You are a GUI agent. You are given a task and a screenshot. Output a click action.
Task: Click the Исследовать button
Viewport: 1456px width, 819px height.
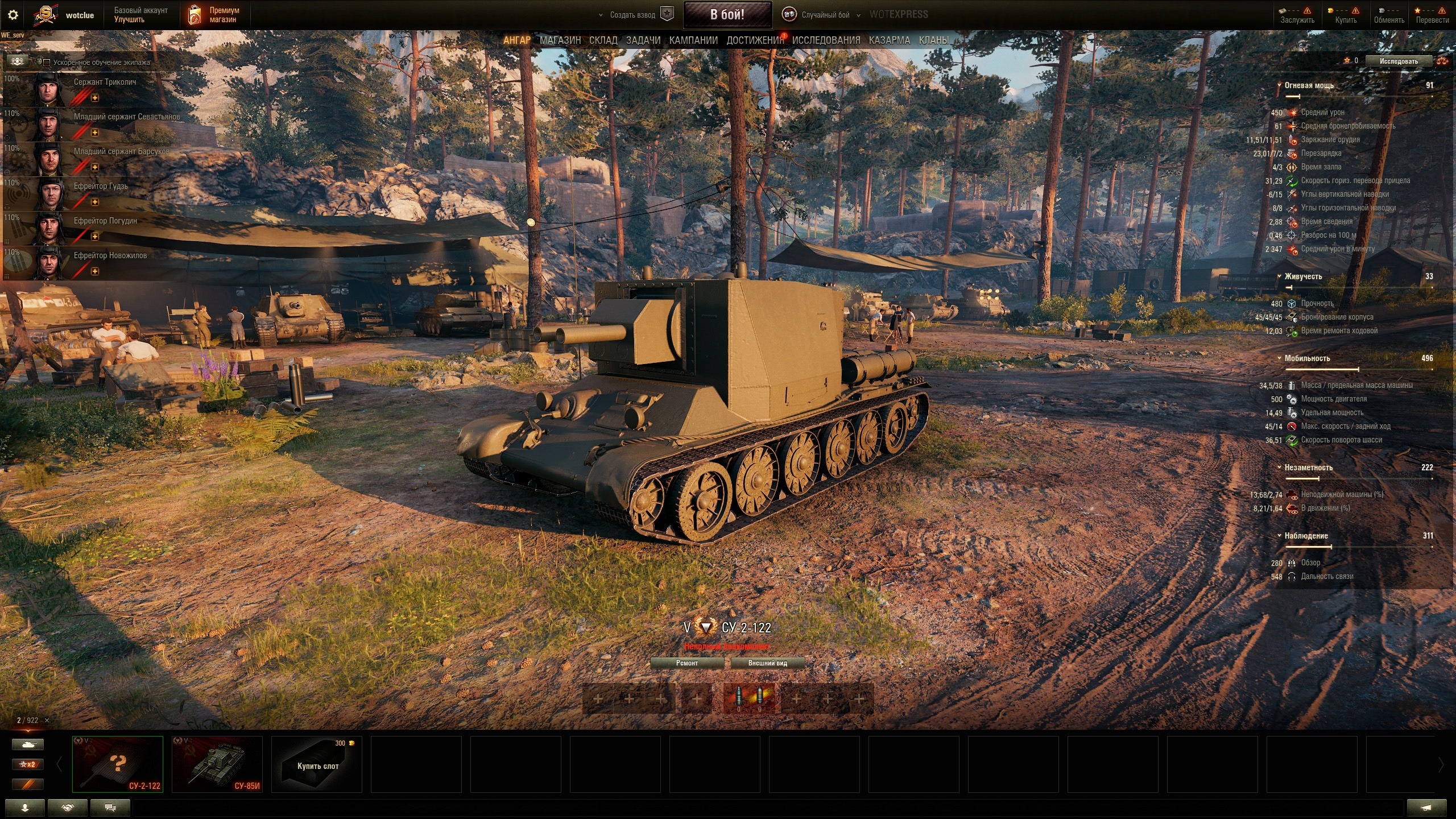tap(1398, 61)
